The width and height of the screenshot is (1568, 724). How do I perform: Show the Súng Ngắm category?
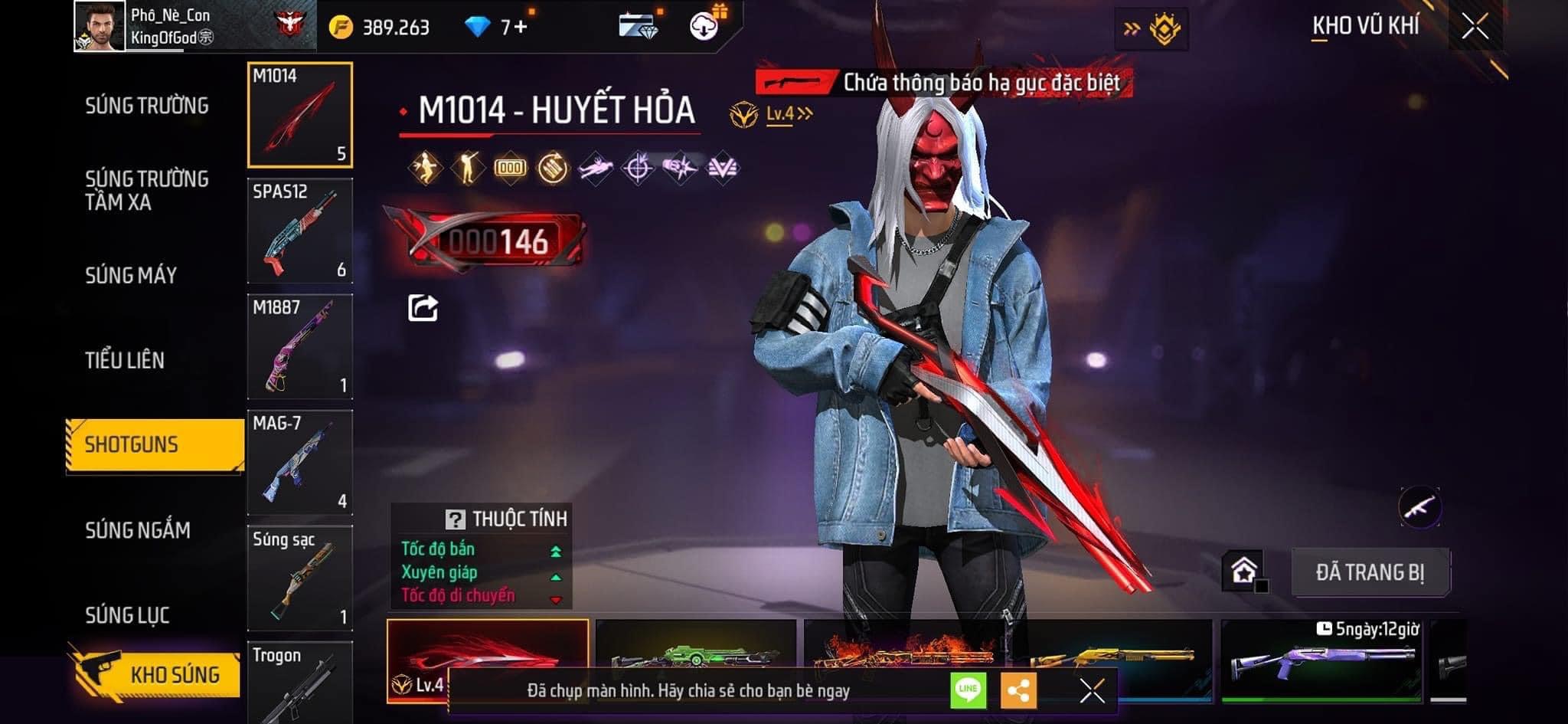(138, 530)
